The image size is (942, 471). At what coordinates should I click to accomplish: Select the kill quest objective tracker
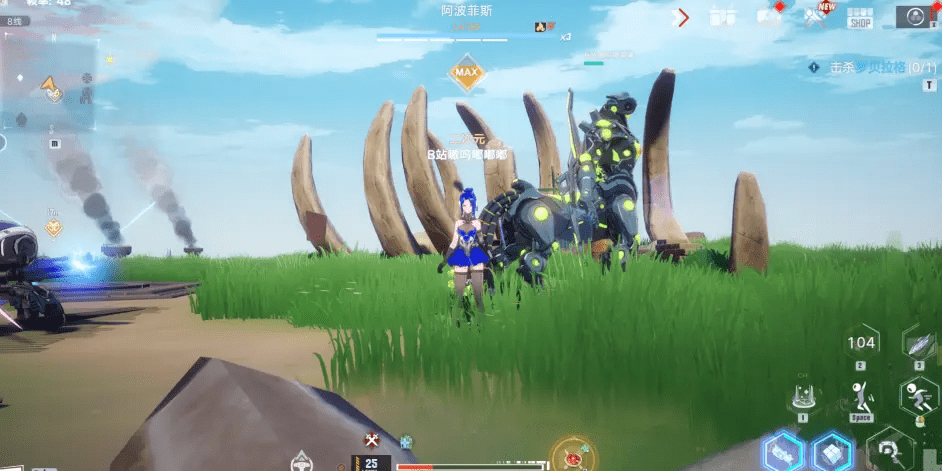(x=866, y=67)
